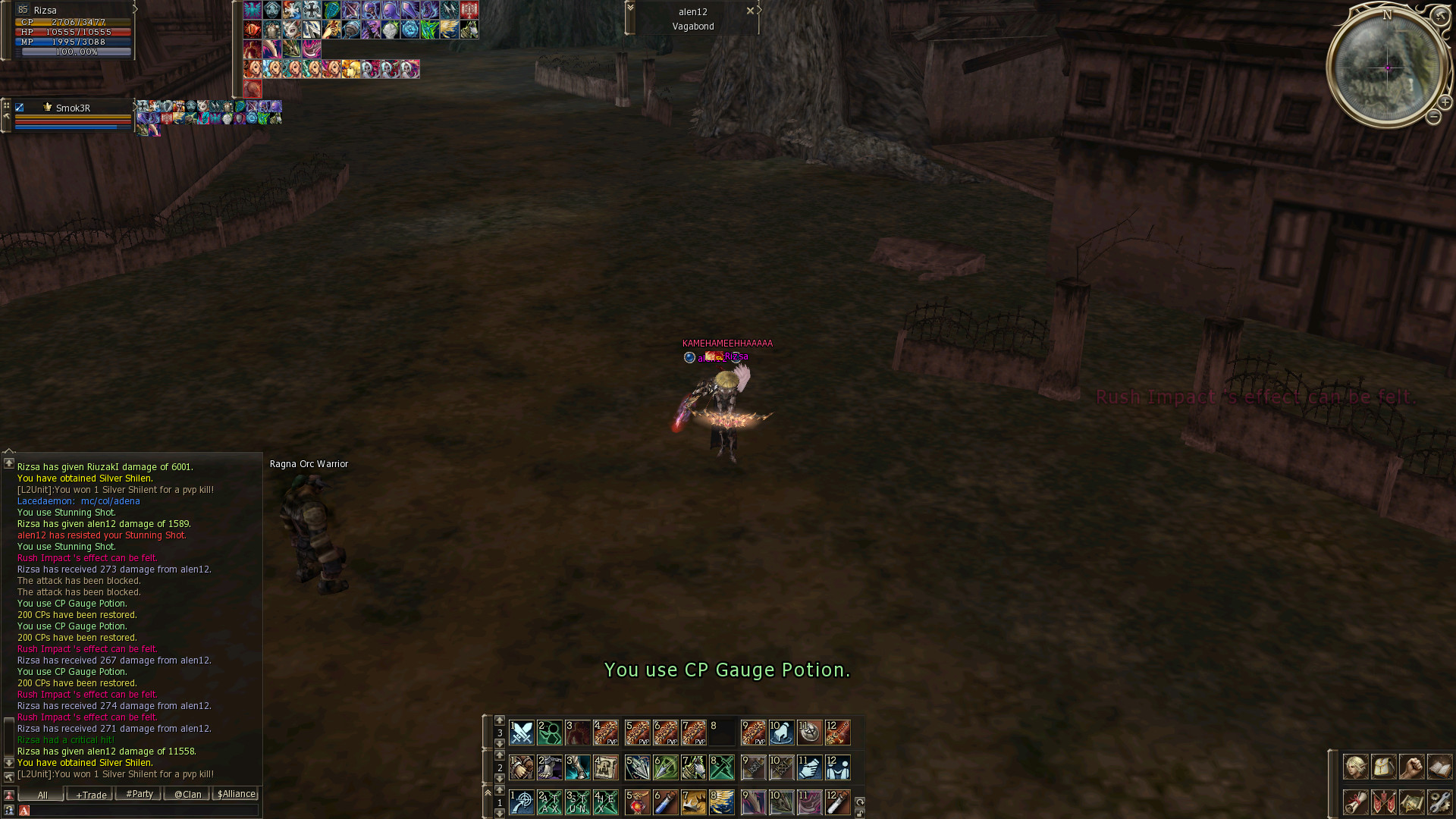
Task: Use the red potion hotbar slot
Action: click(x=637, y=802)
